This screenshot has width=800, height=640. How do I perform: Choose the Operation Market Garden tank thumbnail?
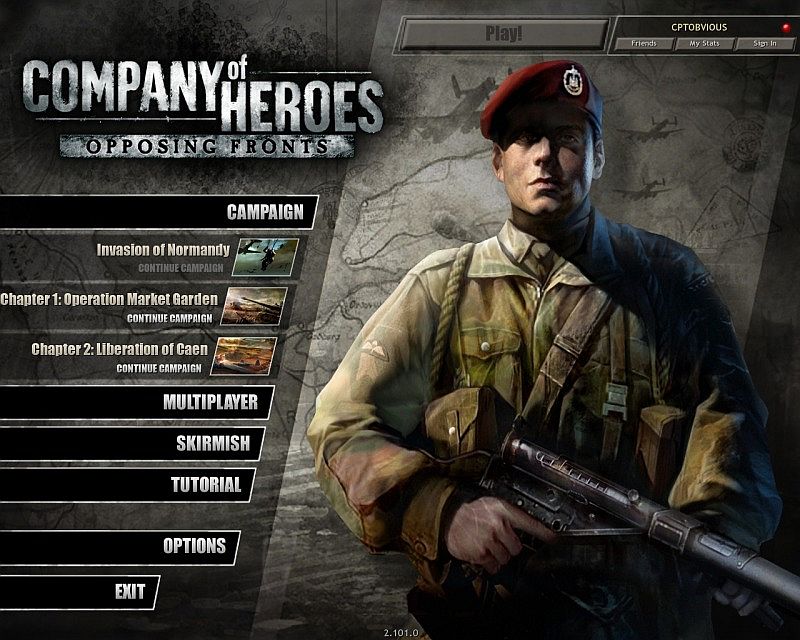pyautogui.click(x=254, y=305)
